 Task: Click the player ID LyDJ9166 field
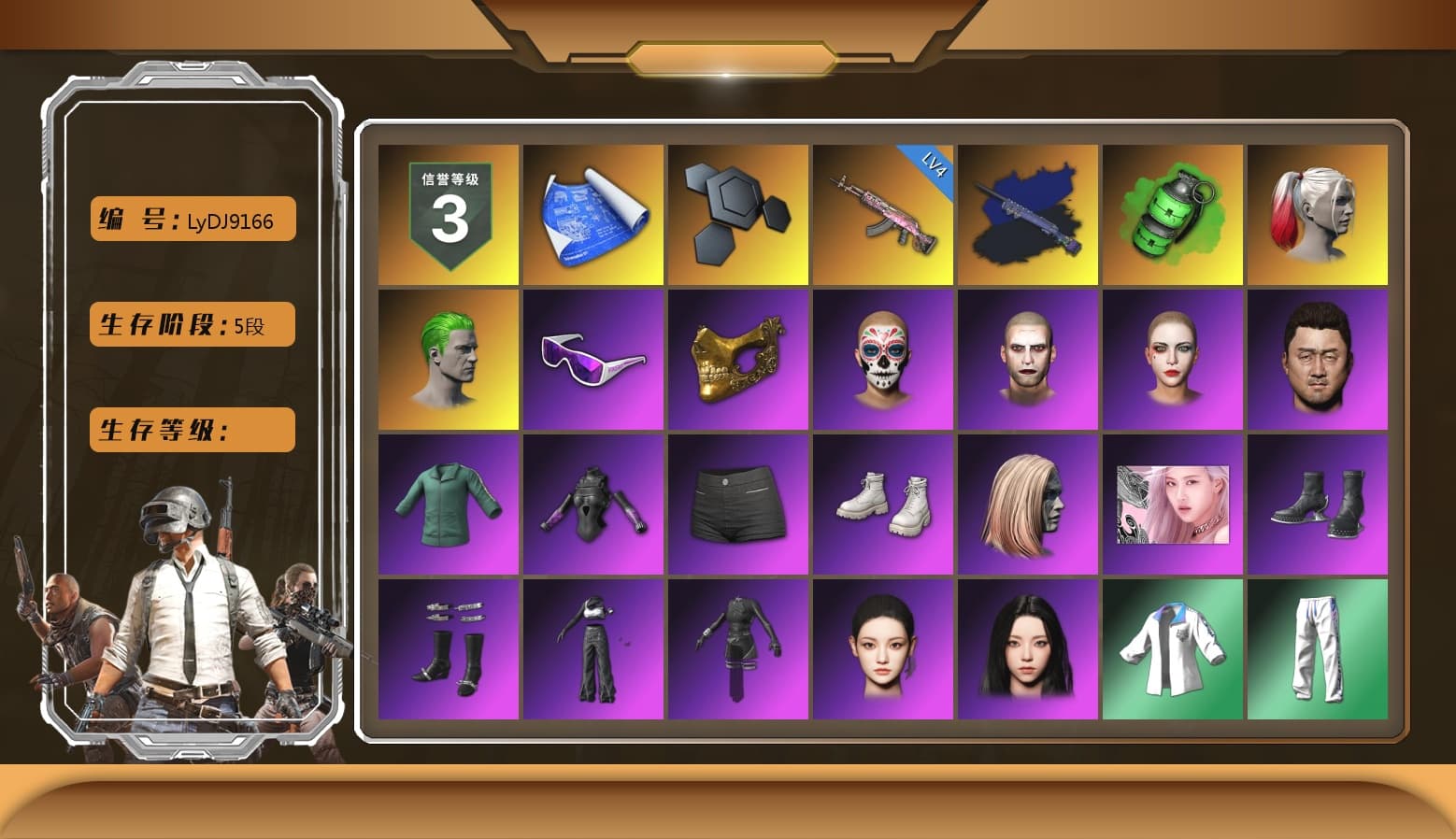point(191,219)
